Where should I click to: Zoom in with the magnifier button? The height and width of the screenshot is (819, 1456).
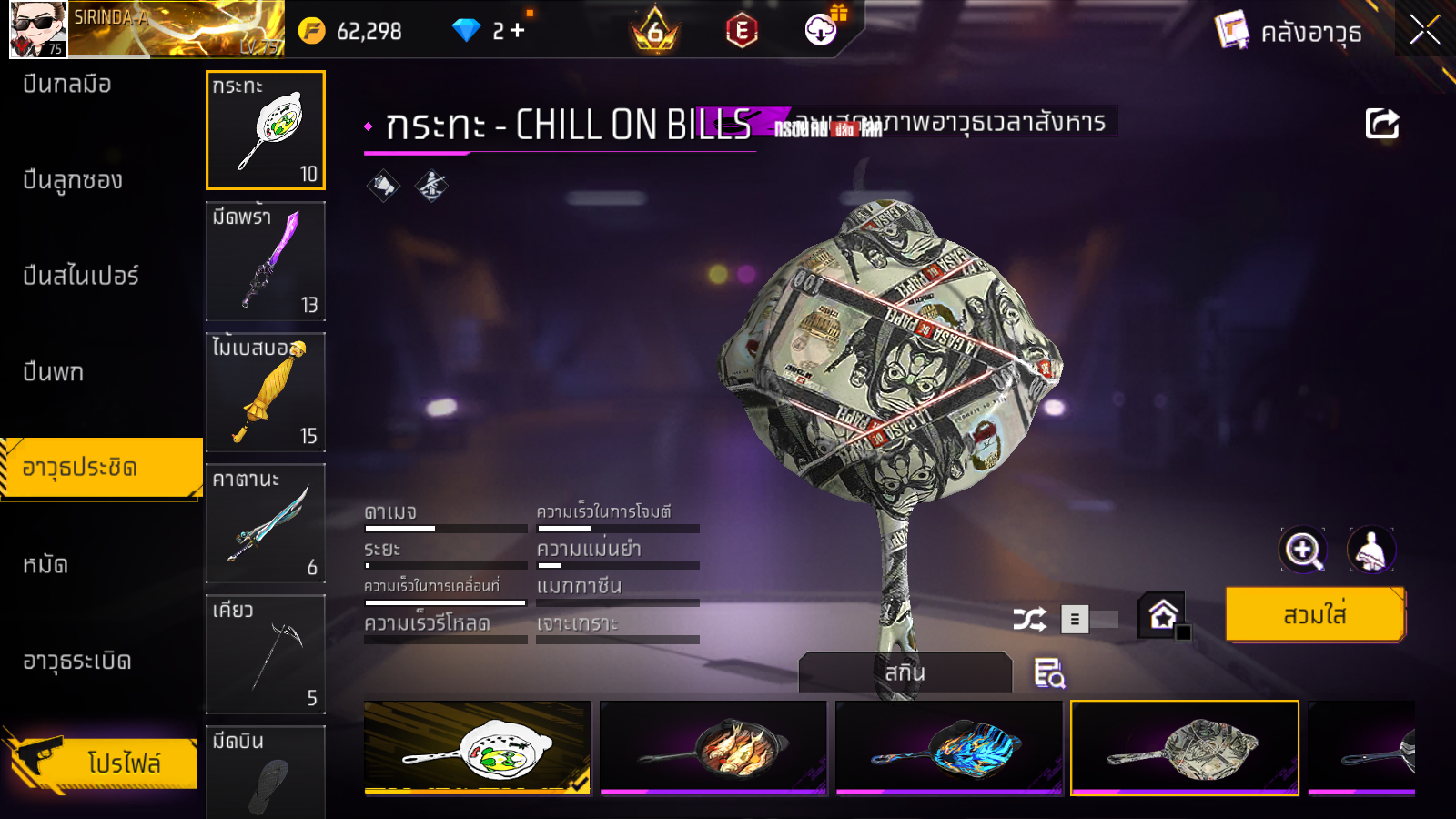[1302, 550]
